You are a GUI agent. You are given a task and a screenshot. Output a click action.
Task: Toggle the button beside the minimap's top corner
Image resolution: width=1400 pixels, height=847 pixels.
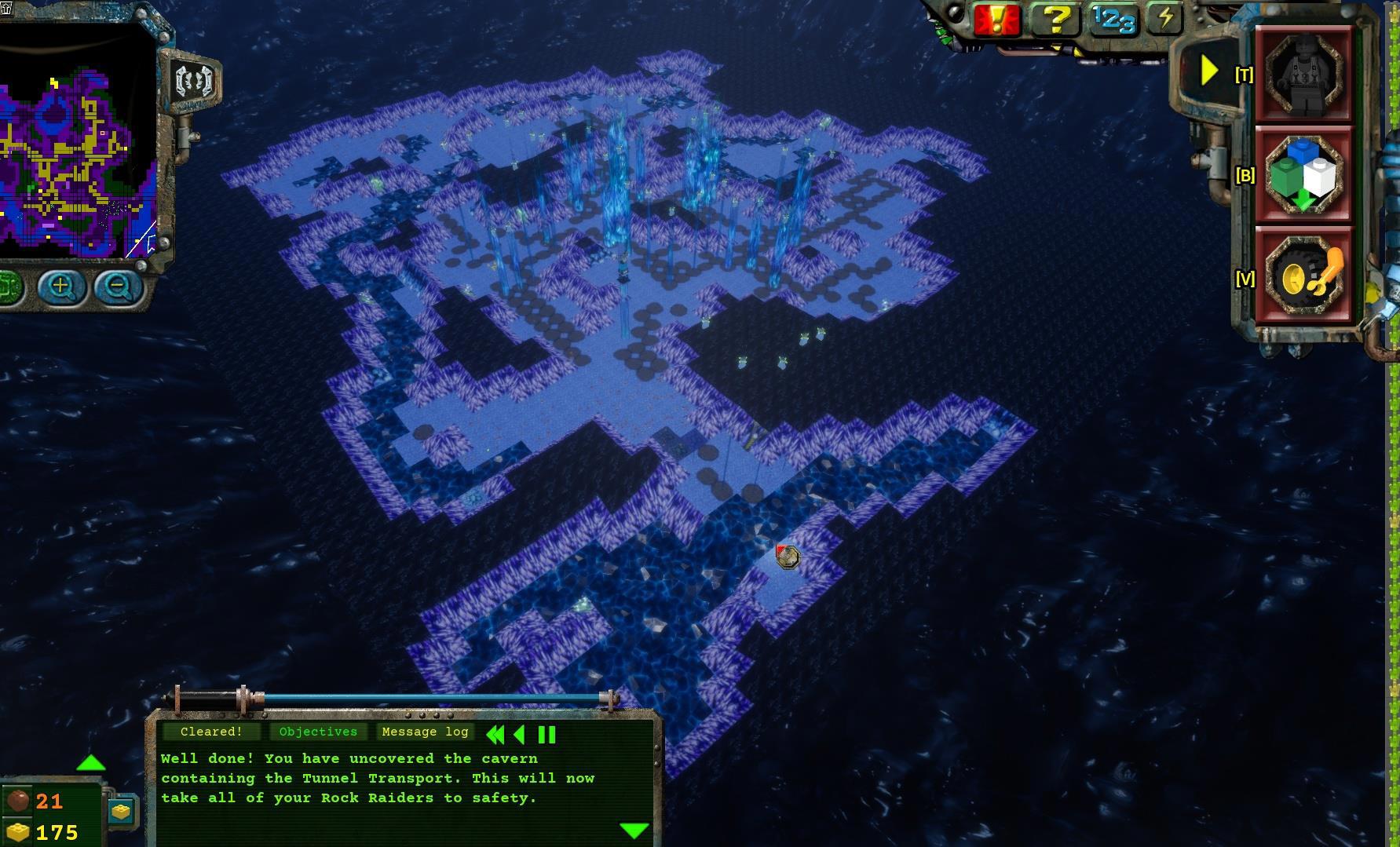[193, 81]
